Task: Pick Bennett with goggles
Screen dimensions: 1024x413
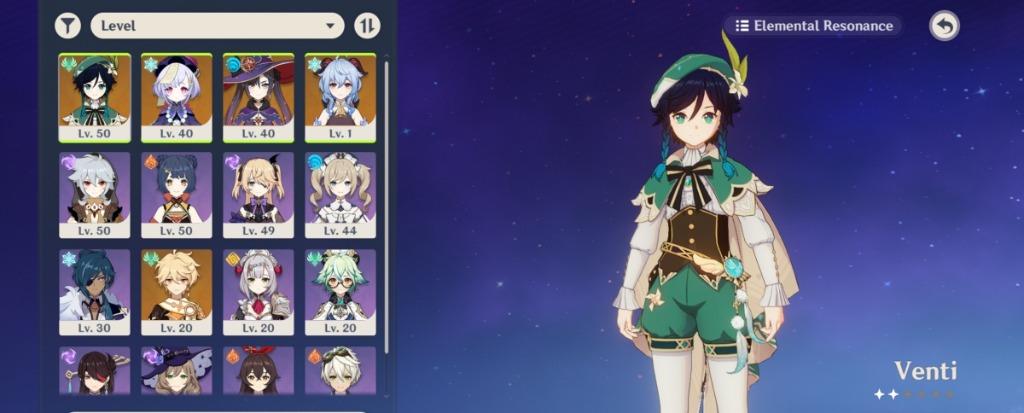Action: (340, 370)
